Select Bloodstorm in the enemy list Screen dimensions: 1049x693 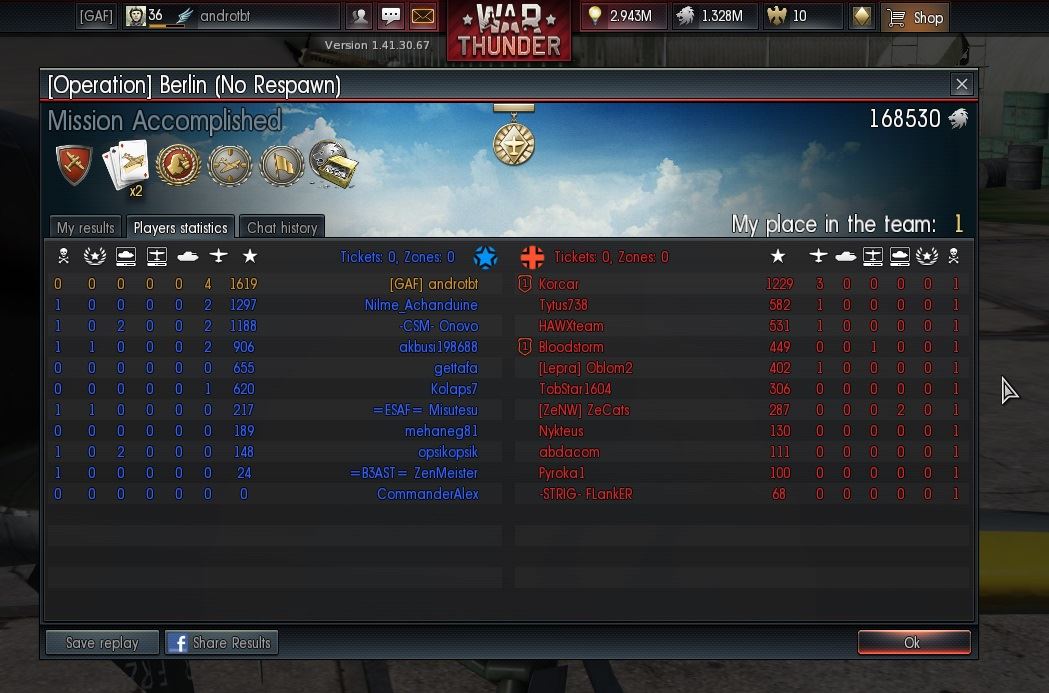(571, 347)
